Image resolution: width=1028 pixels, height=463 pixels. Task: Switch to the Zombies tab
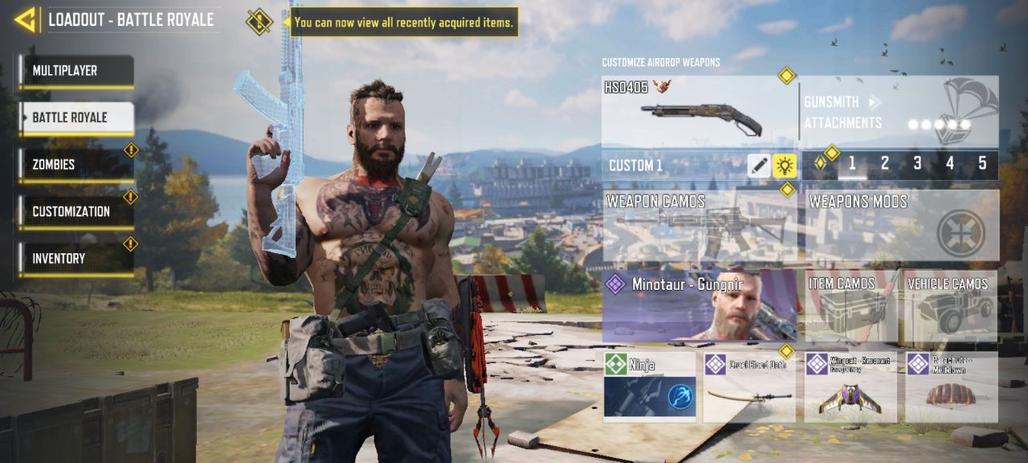pos(76,165)
